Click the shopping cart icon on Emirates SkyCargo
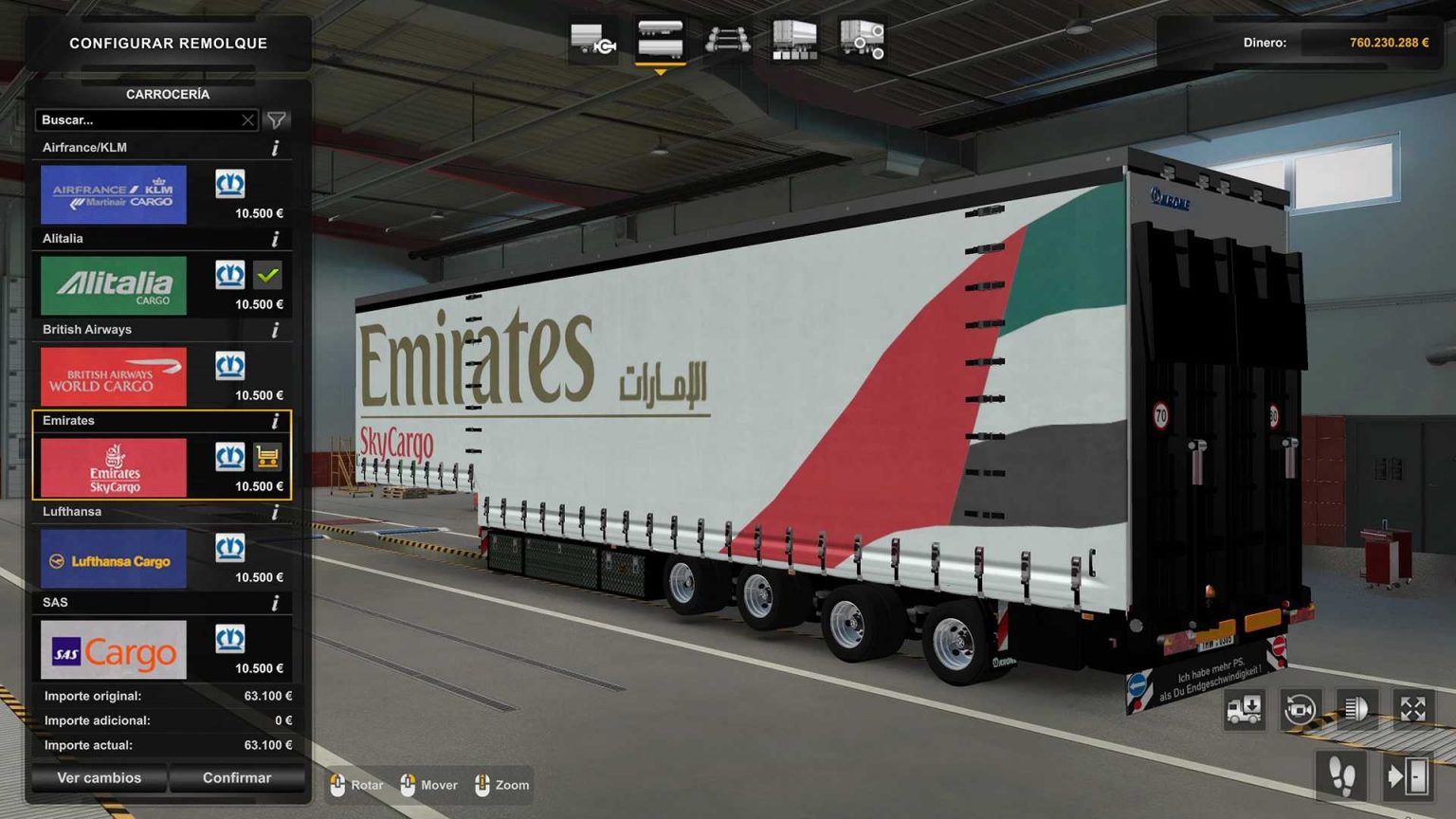The height and width of the screenshot is (819, 1456). (269, 457)
